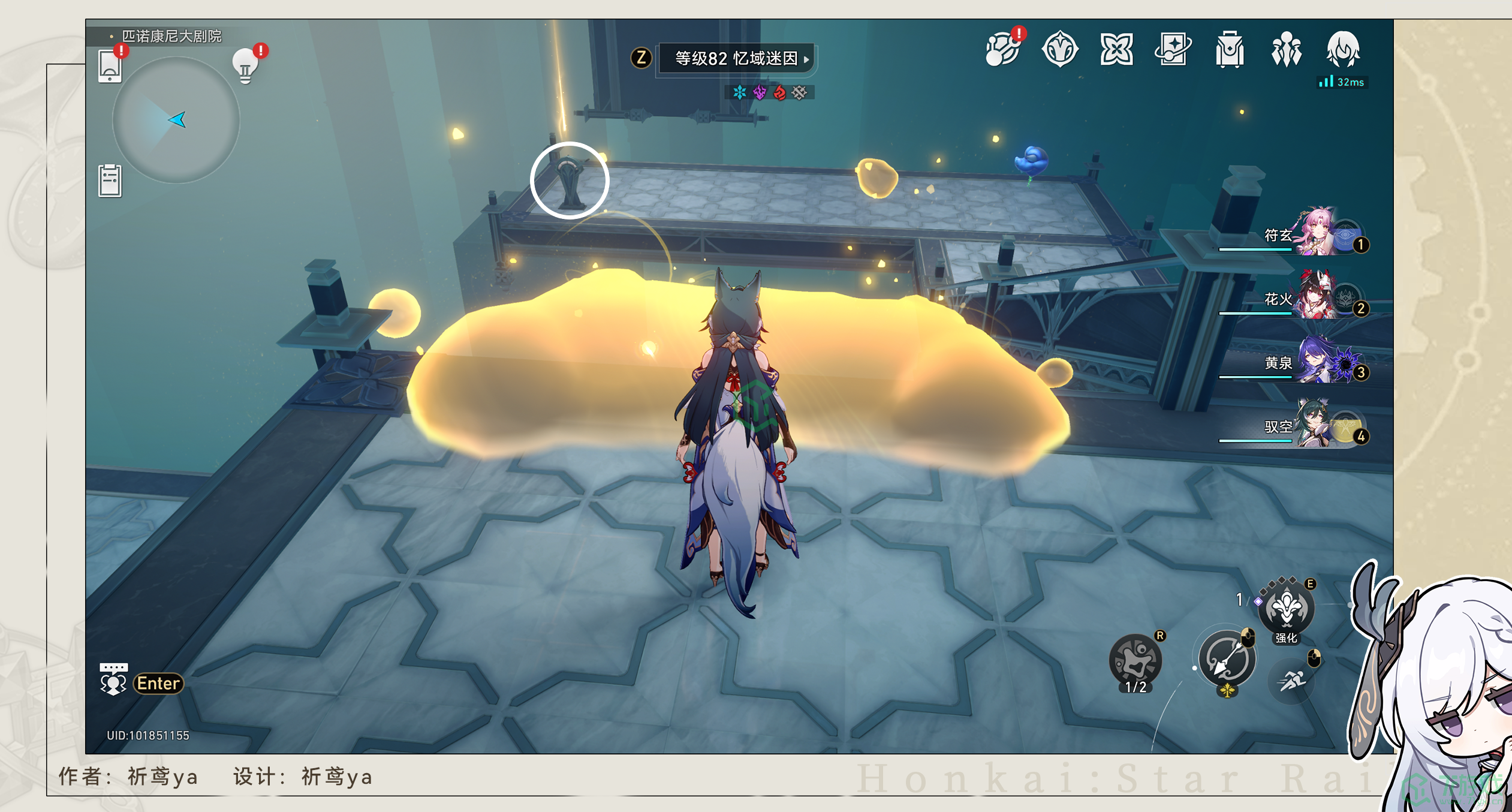Expand the 等级82 忆域迷因 enemy info
This screenshot has width=1512, height=812.
click(736, 58)
